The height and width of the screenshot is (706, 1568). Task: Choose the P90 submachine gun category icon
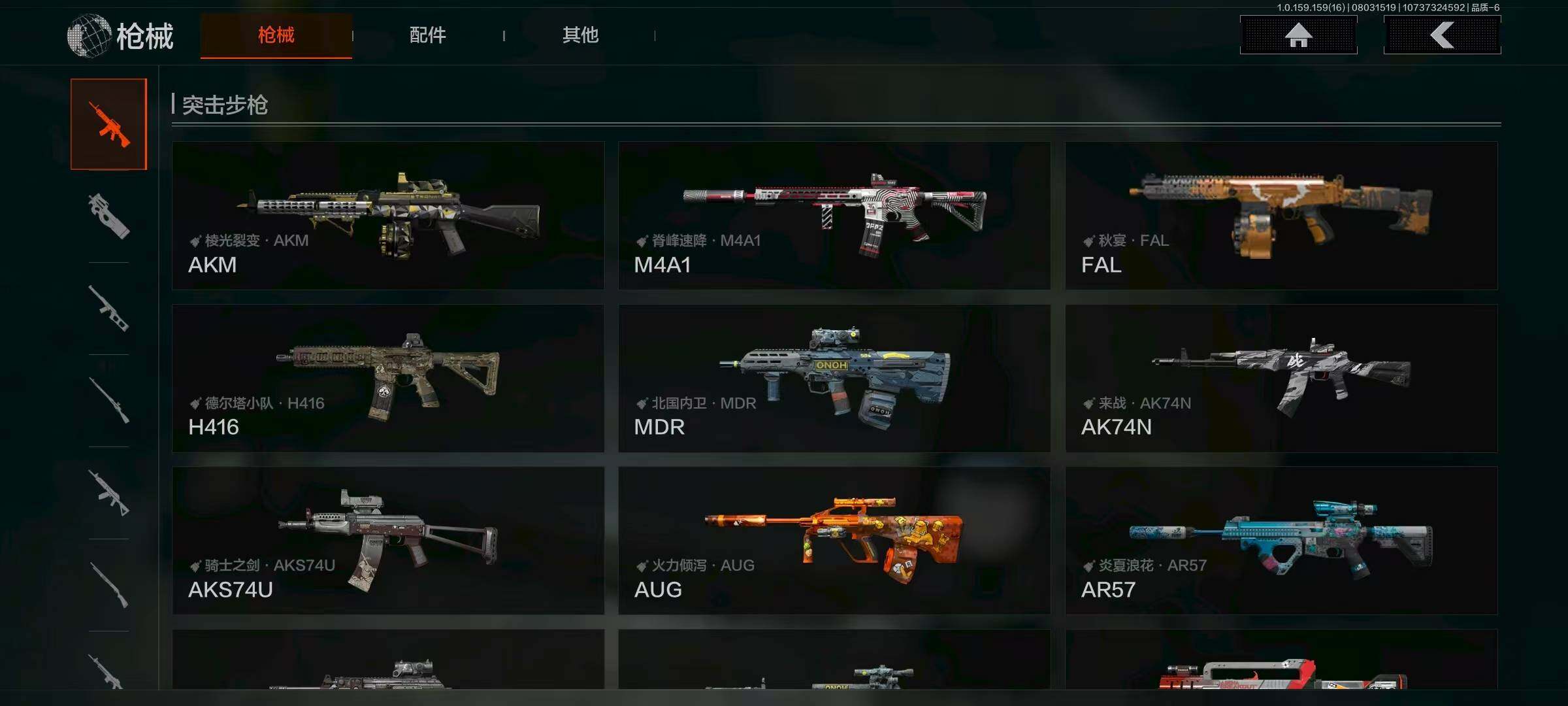[109, 216]
